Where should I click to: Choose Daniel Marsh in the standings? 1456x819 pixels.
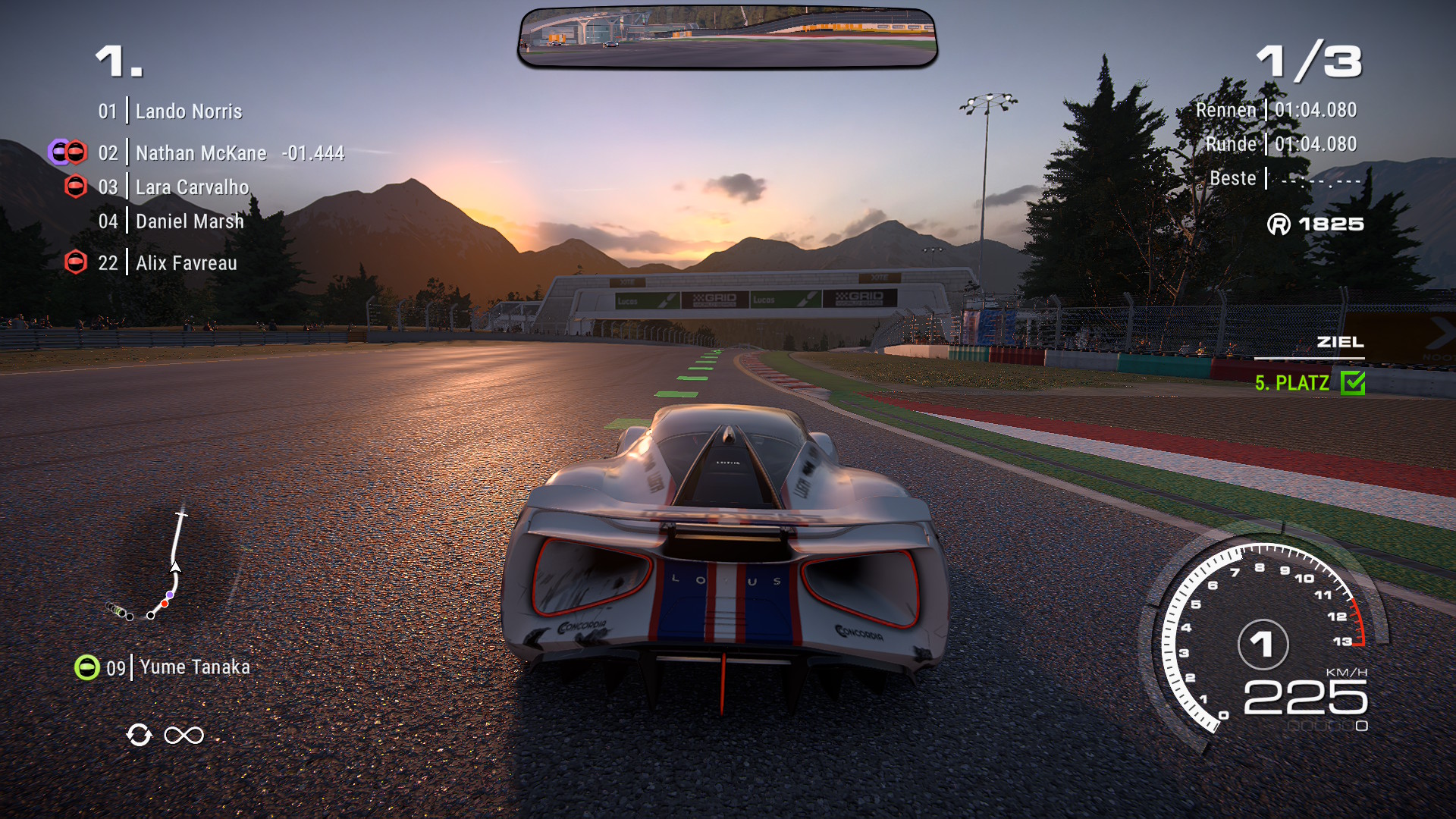pos(190,221)
